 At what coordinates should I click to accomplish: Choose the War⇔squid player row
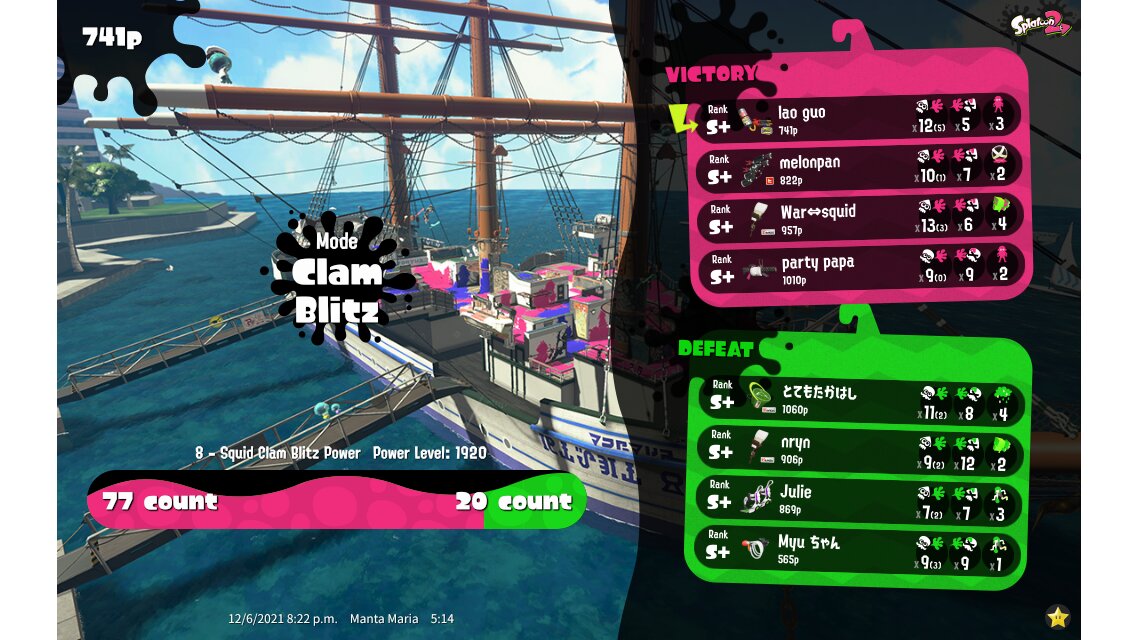coord(860,219)
